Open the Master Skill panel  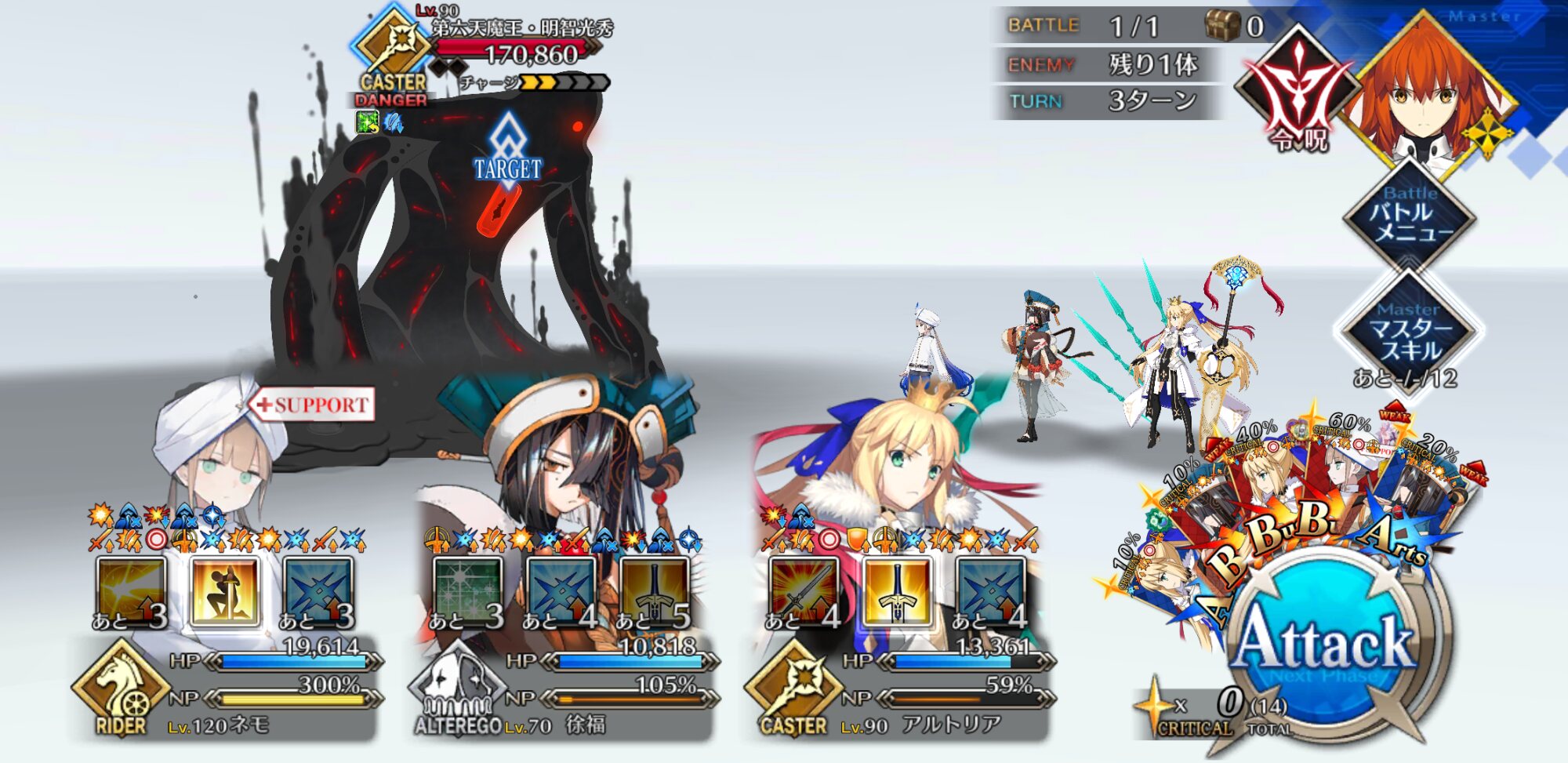[1410, 331]
